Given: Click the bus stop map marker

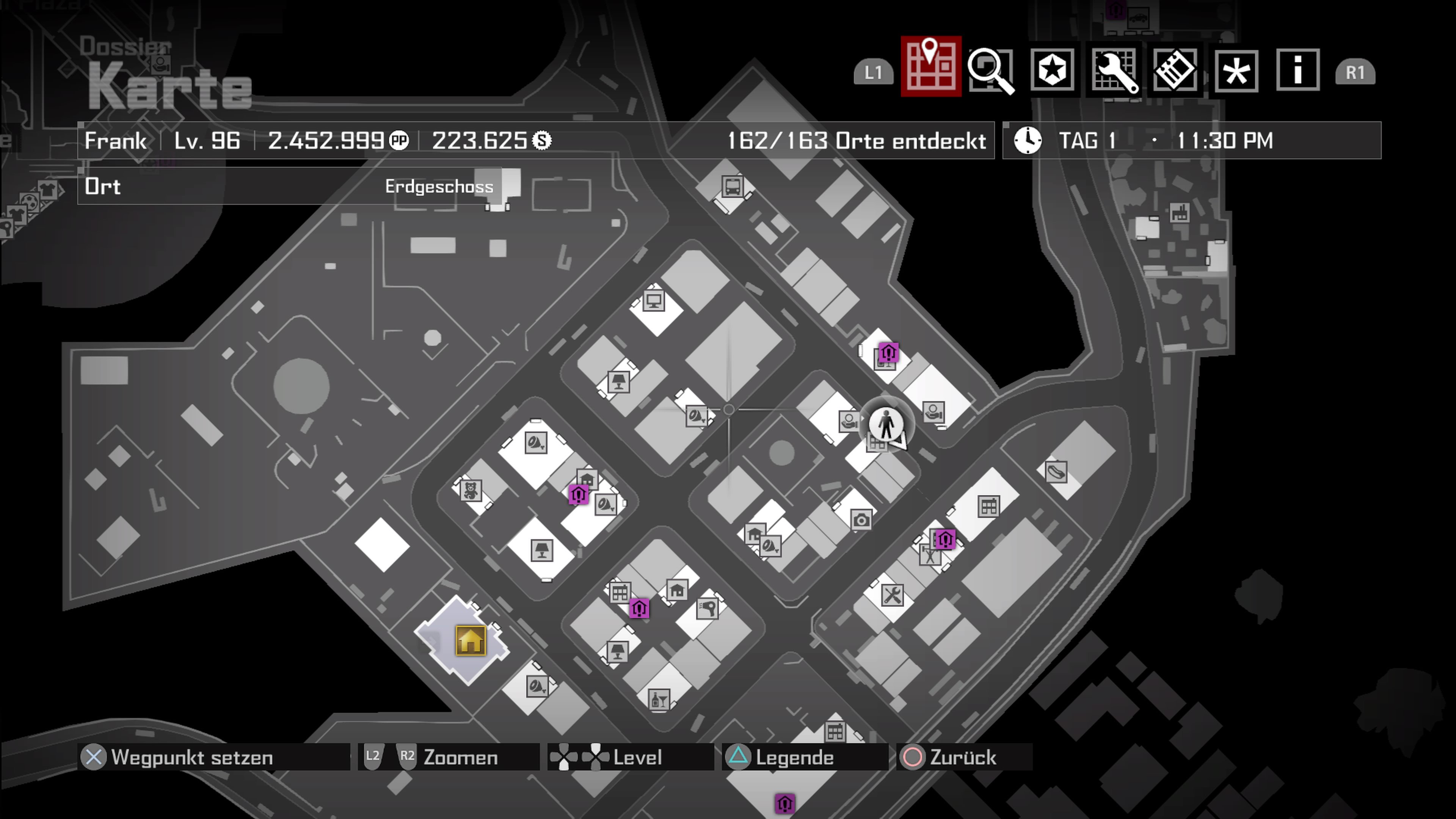Looking at the screenshot, I should (x=733, y=186).
